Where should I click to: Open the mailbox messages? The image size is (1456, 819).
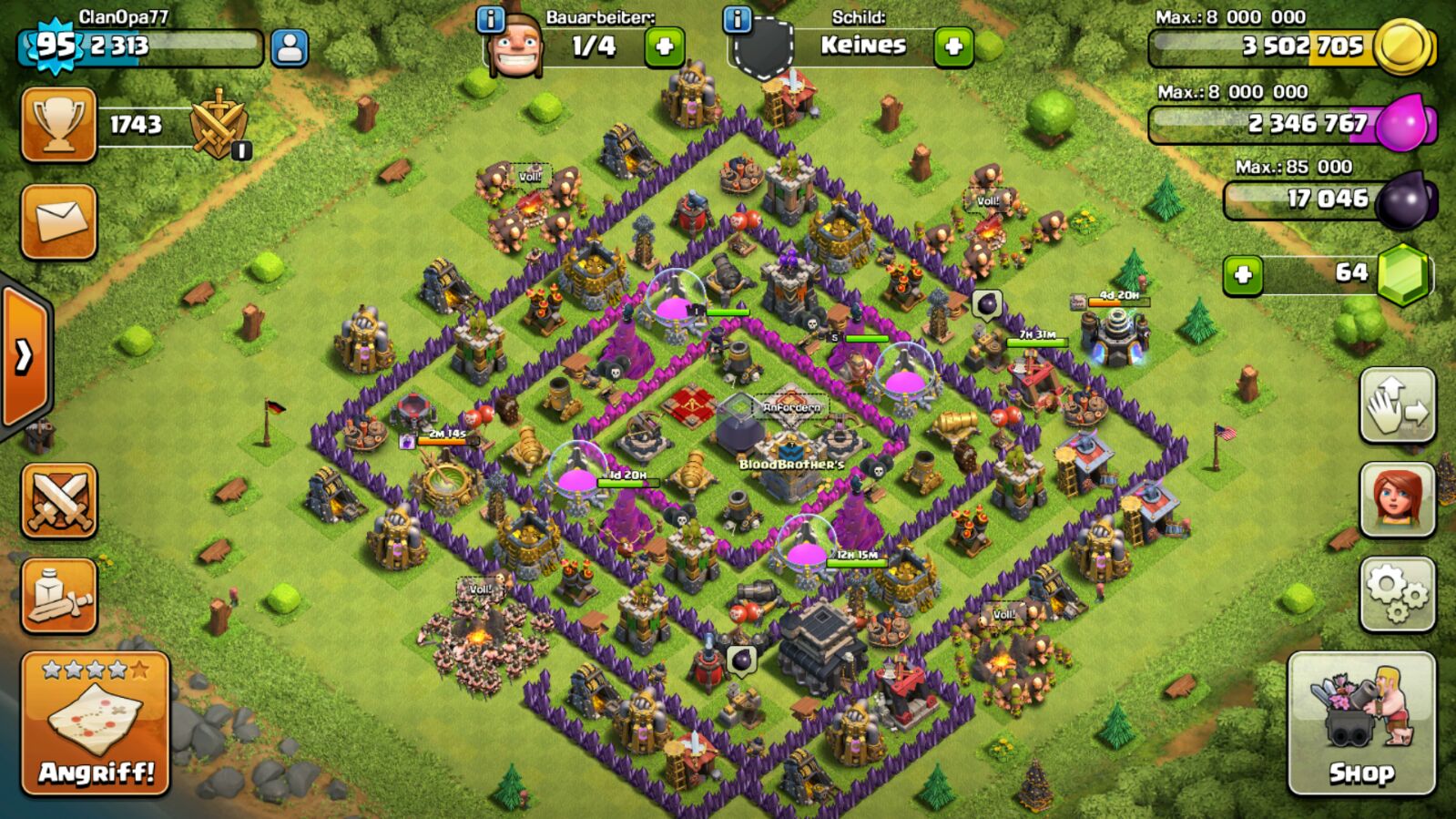click(x=59, y=221)
